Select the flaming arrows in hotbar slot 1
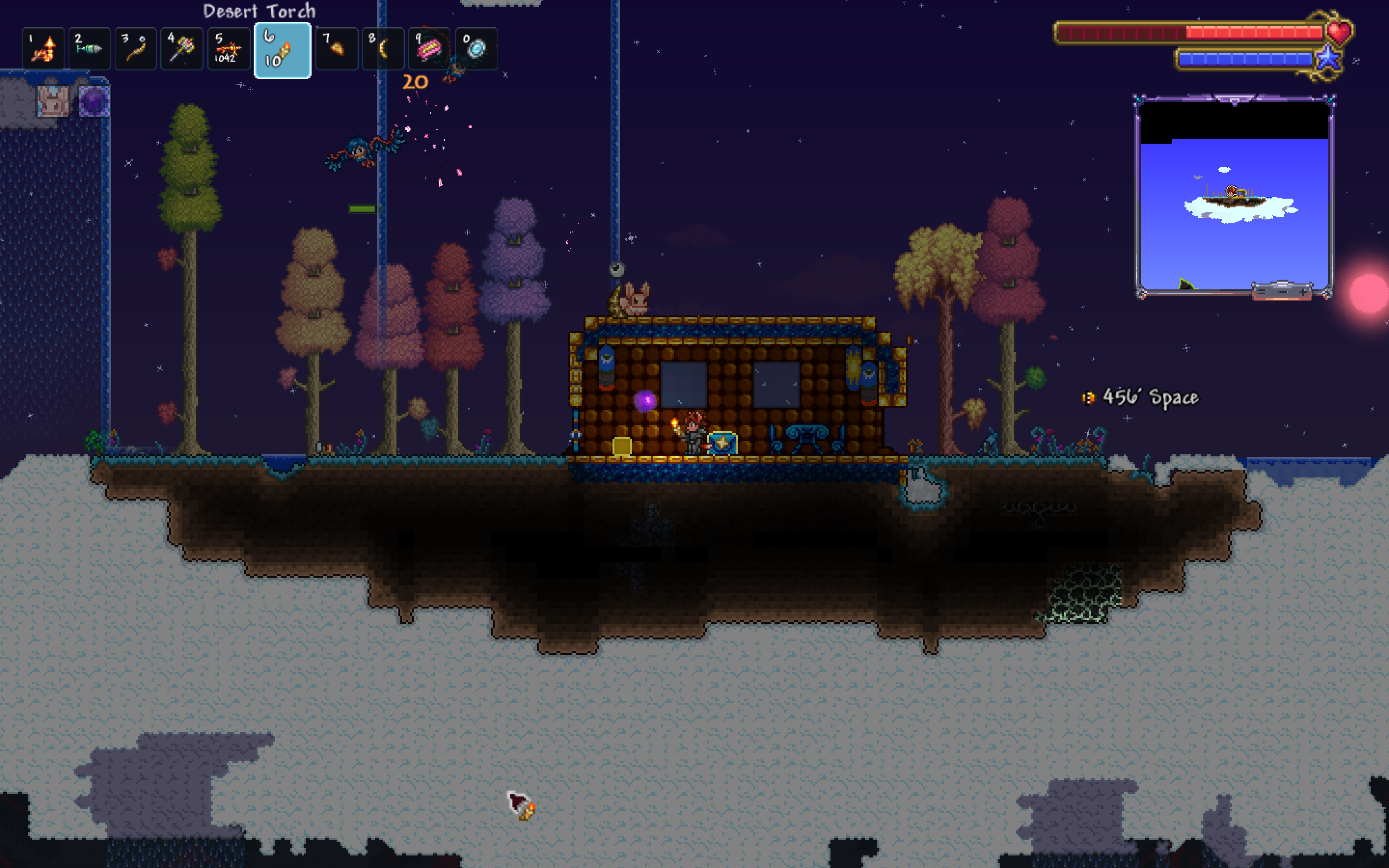The height and width of the screenshot is (868, 1389). tap(43, 49)
